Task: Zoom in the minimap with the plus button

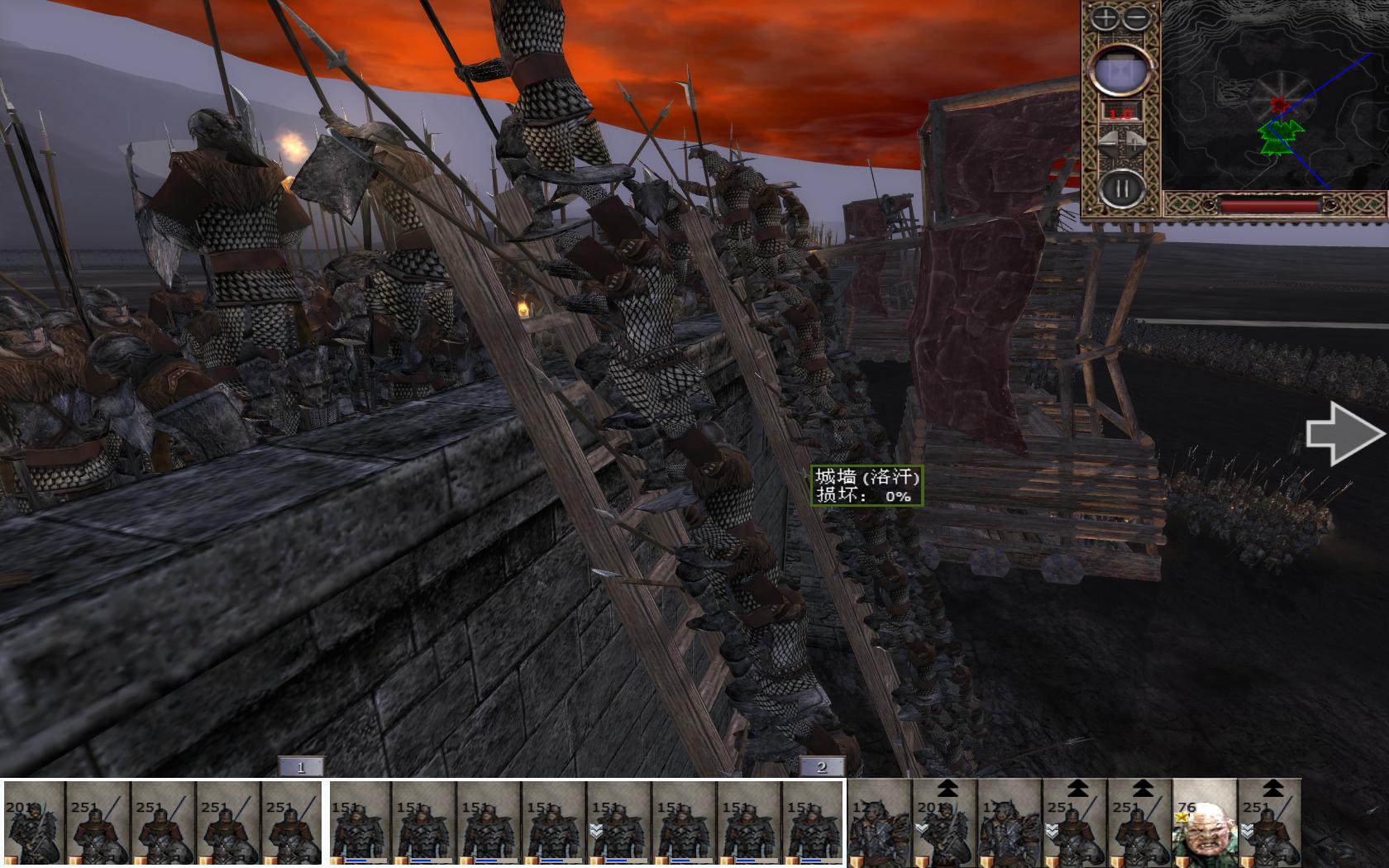Action: (x=1105, y=18)
